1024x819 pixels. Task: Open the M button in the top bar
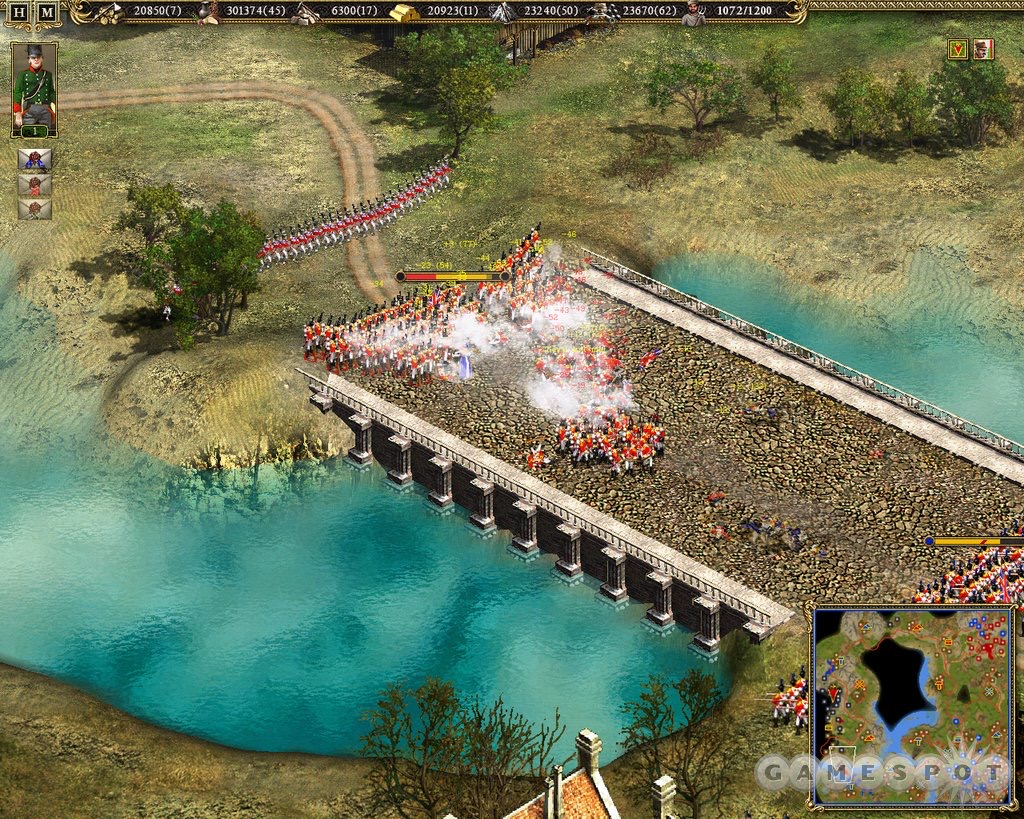47,12
